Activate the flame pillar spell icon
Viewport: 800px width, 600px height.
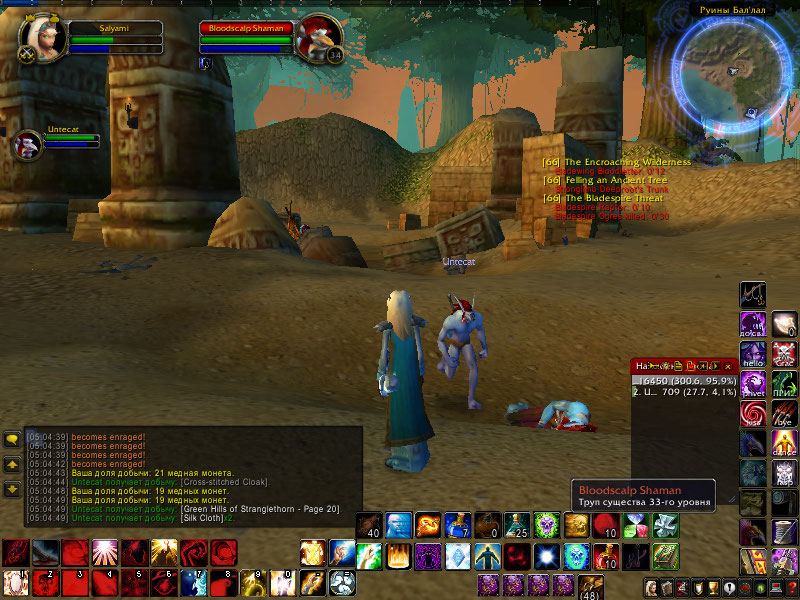(399, 554)
